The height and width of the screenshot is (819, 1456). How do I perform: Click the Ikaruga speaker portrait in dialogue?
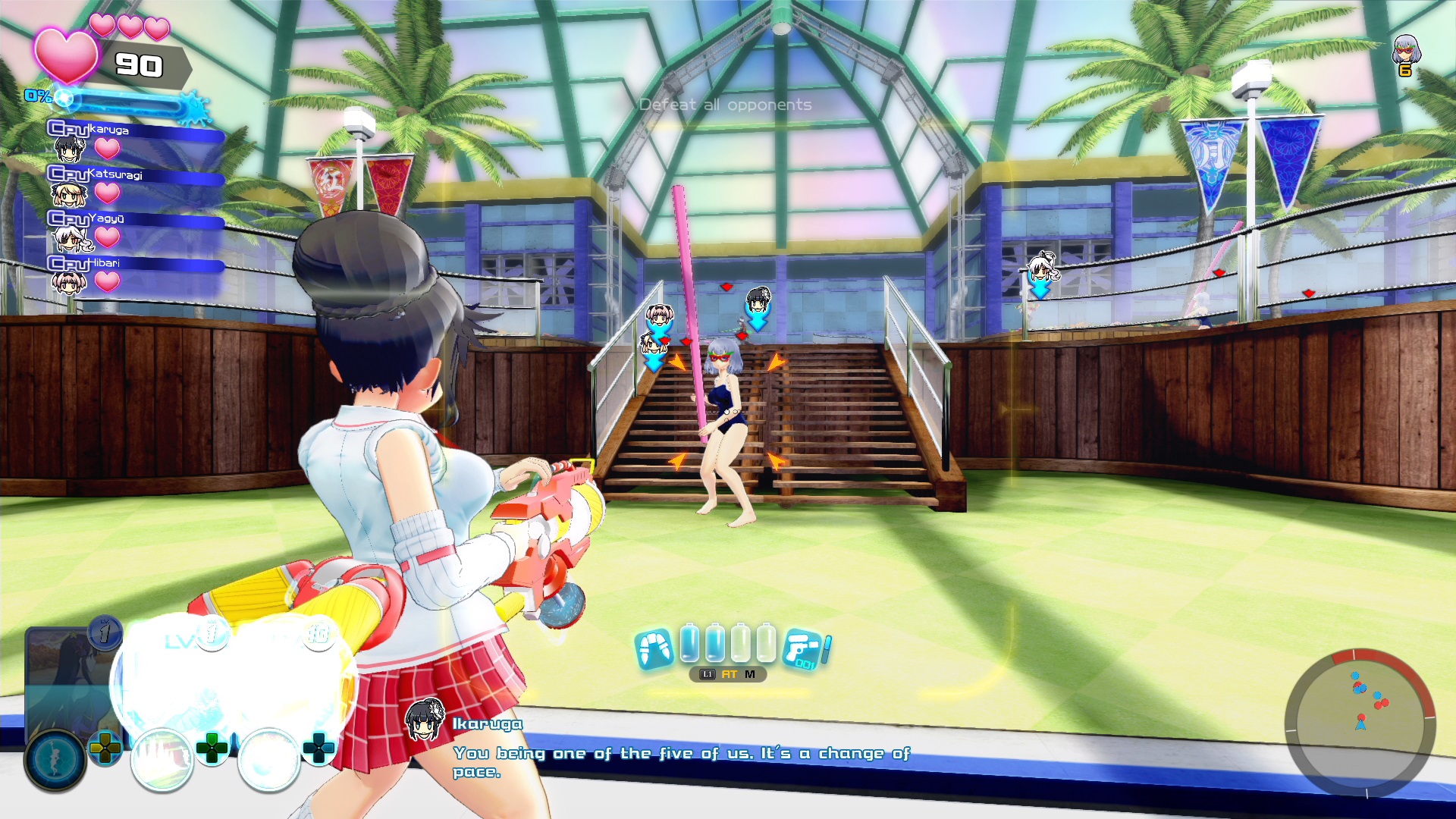coord(425,721)
